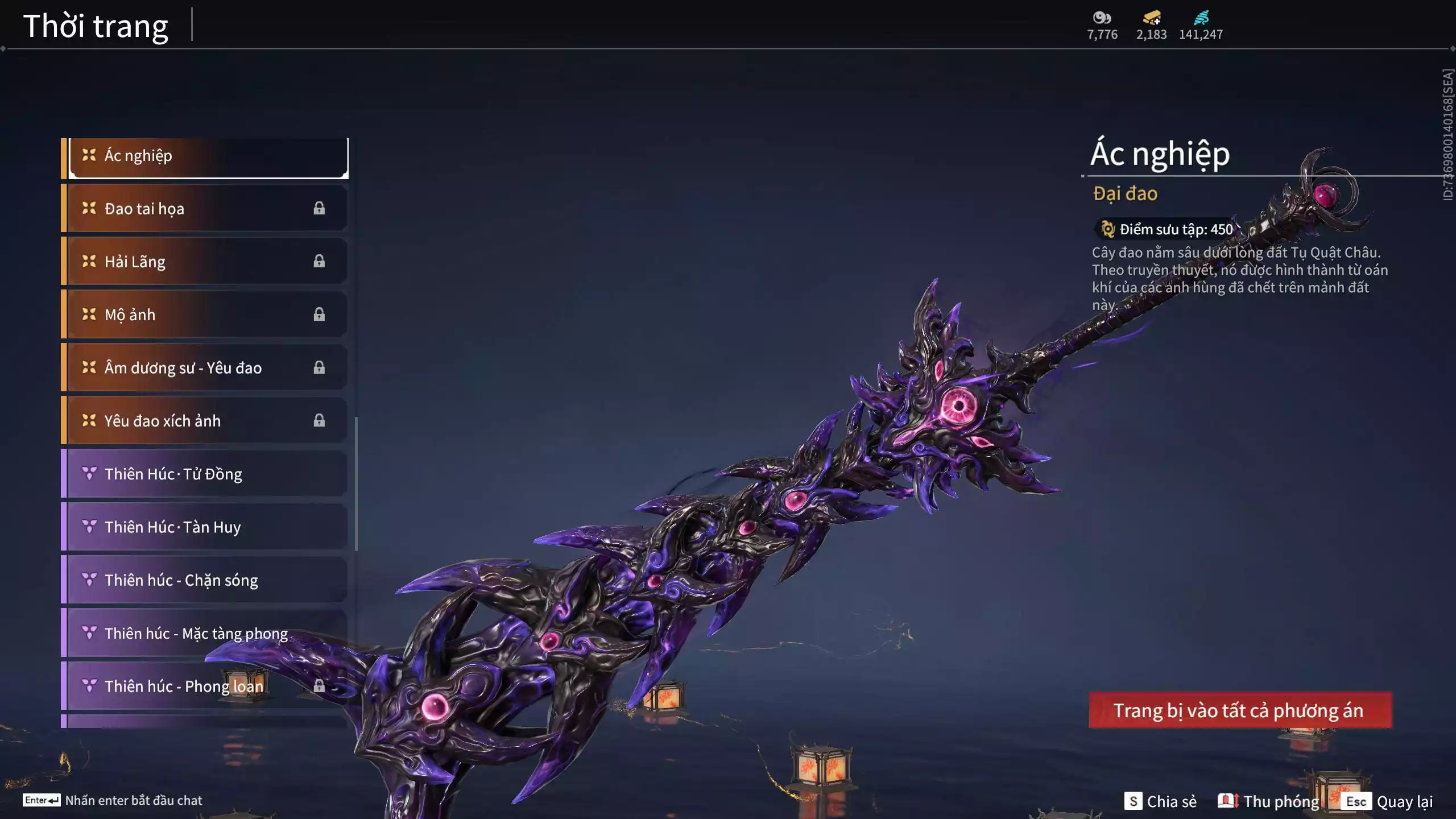This screenshot has height=819, width=1456.
Task: Click Trang bị vào tất cả phương án
Action: [x=1240, y=710]
